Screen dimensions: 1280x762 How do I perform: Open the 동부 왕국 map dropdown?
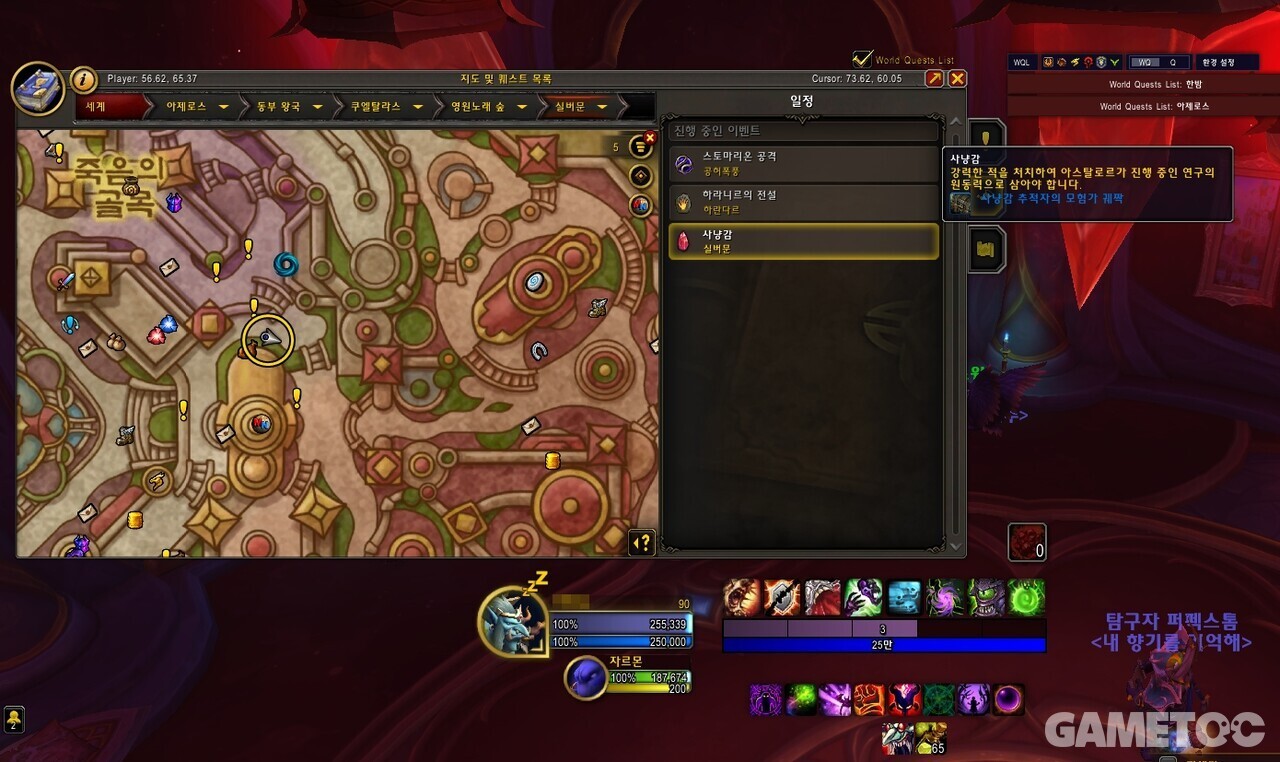pos(317,106)
